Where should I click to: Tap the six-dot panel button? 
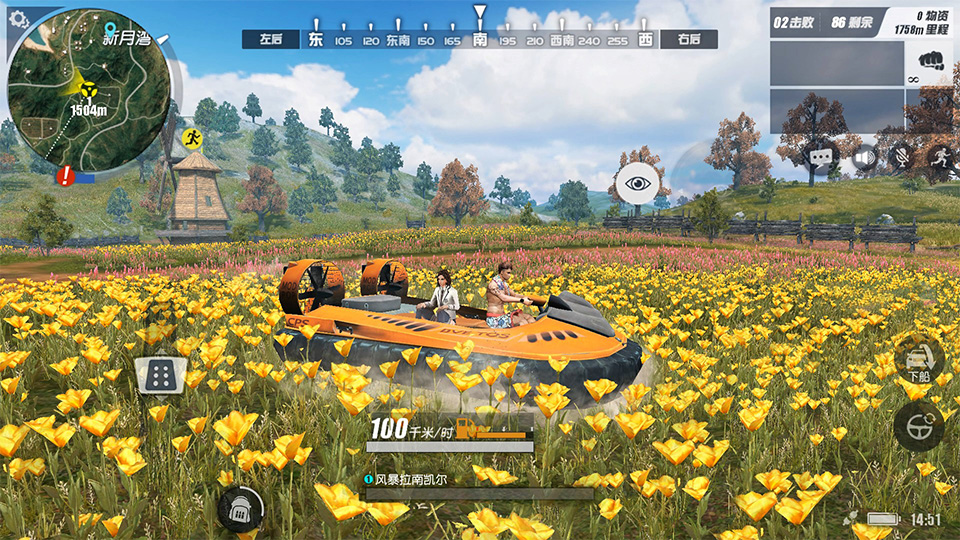pyautogui.click(x=158, y=376)
